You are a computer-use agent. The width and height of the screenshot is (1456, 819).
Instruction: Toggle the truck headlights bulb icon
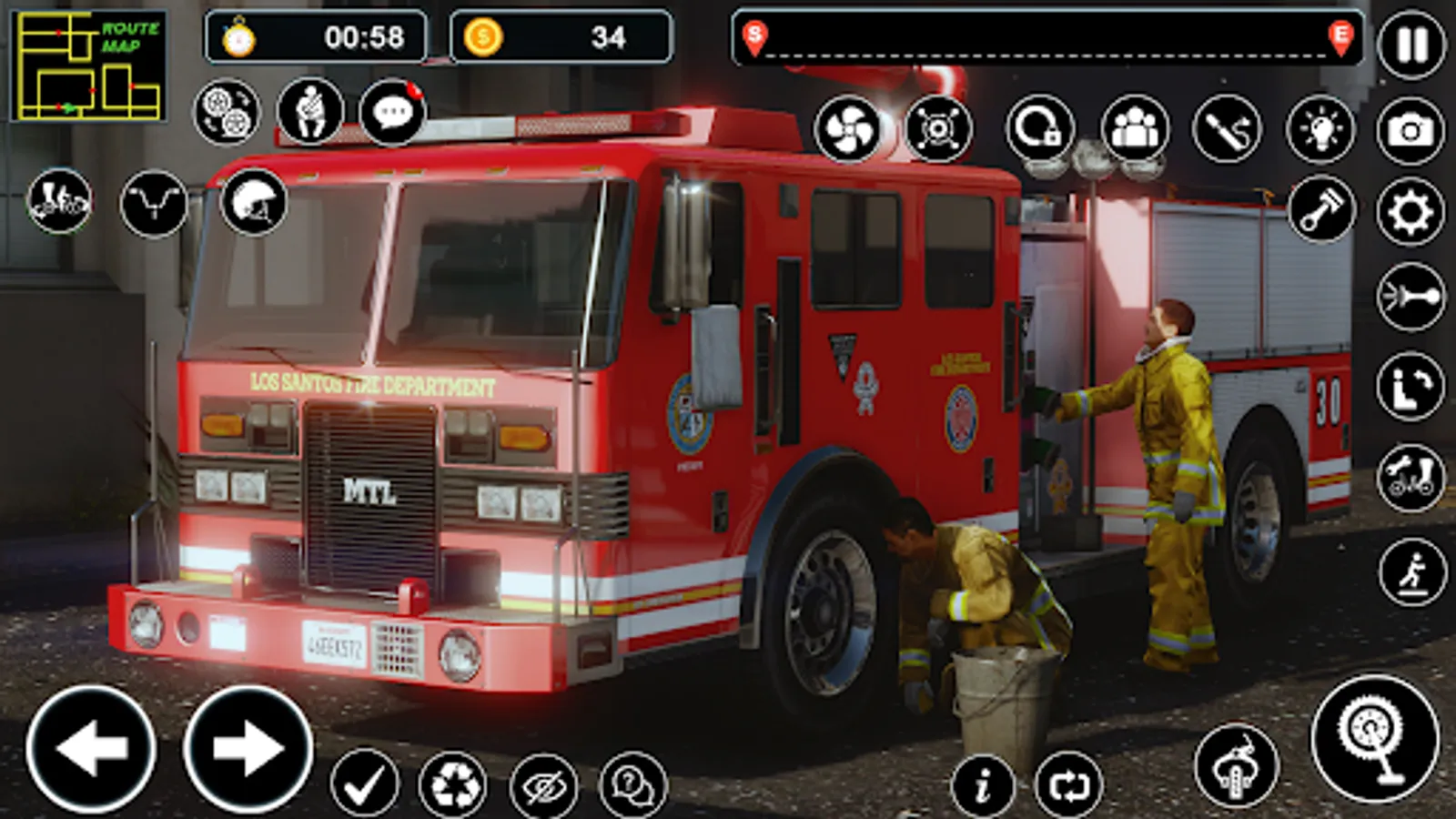1320,131
